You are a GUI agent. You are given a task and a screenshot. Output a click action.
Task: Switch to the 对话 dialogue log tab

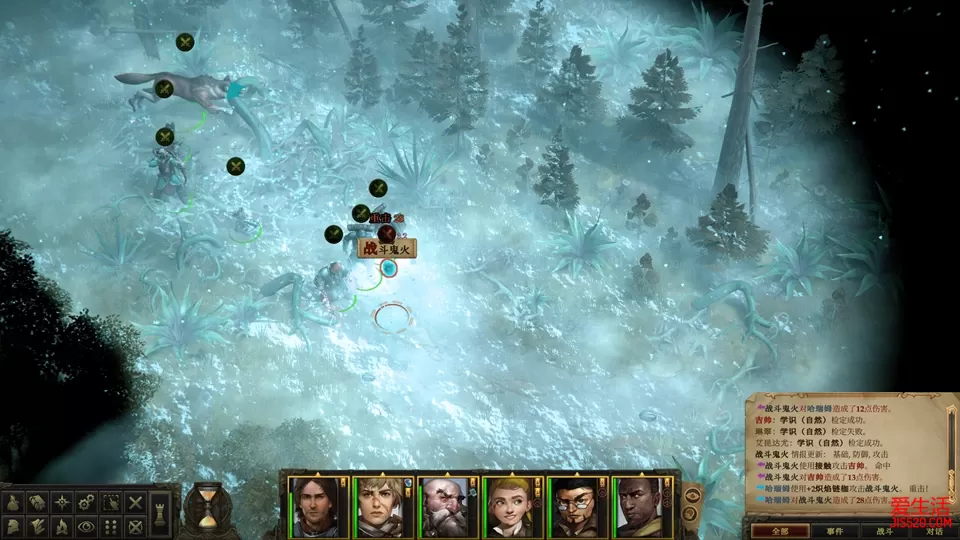point(933,531)
